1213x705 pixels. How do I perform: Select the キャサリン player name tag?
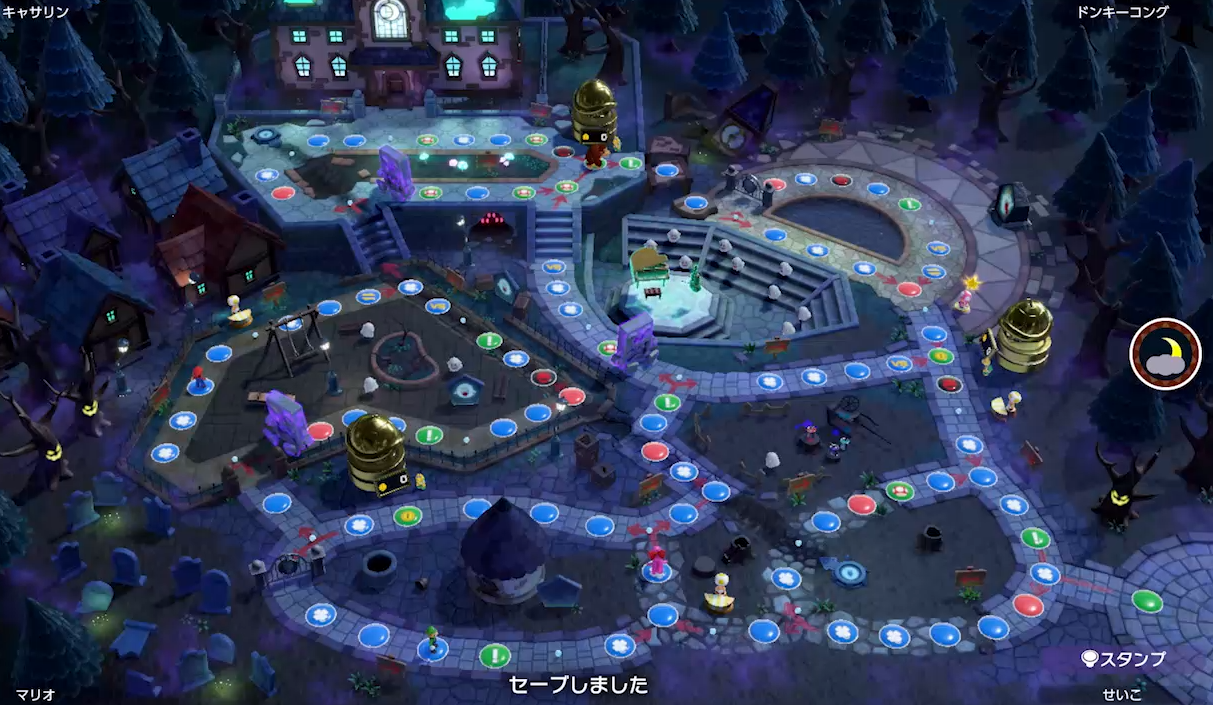coord(36,13)
